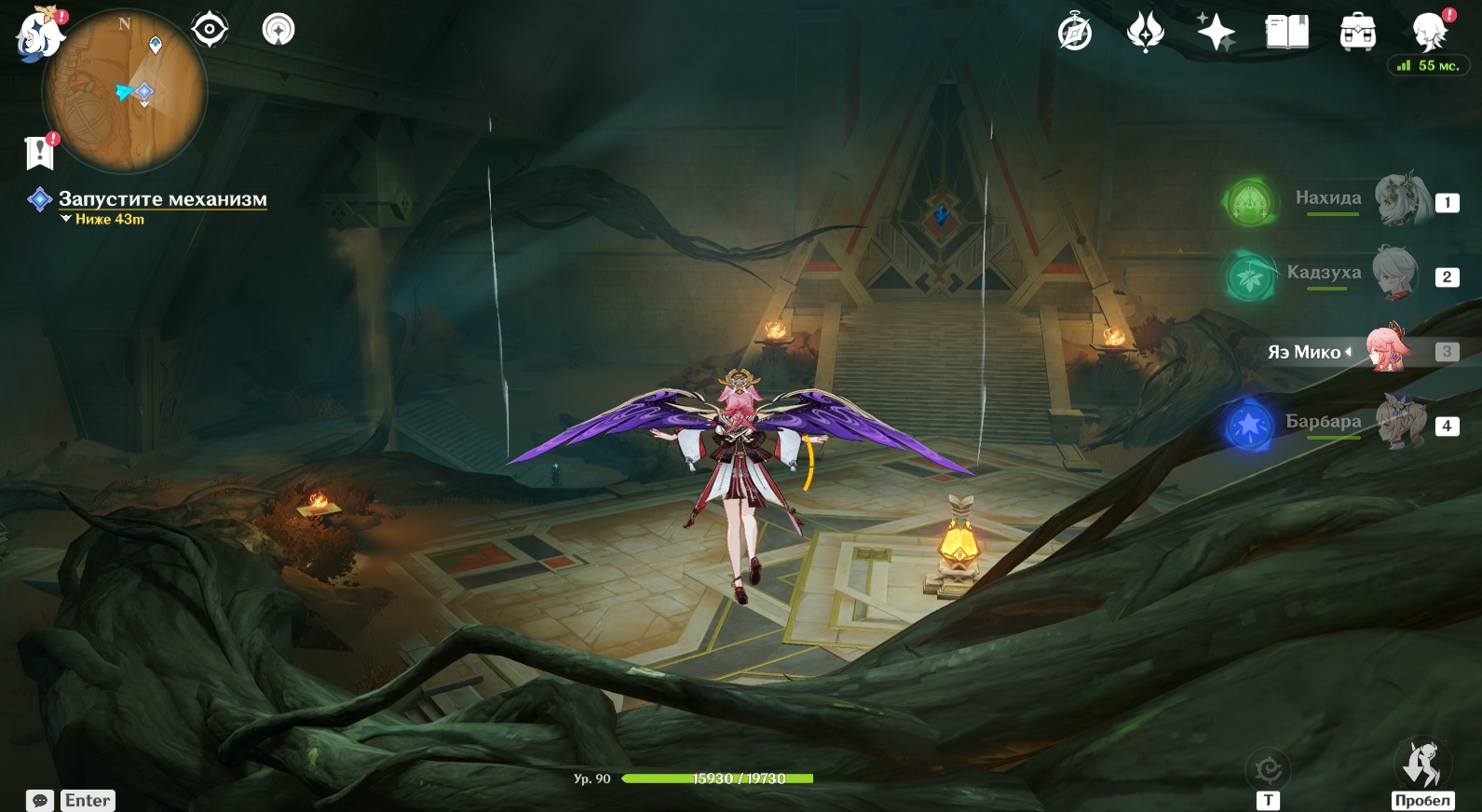The width and height of the screenshot is (1482, 812).
Task: Open the inventory backpack icon
Action: (1357, 33)
